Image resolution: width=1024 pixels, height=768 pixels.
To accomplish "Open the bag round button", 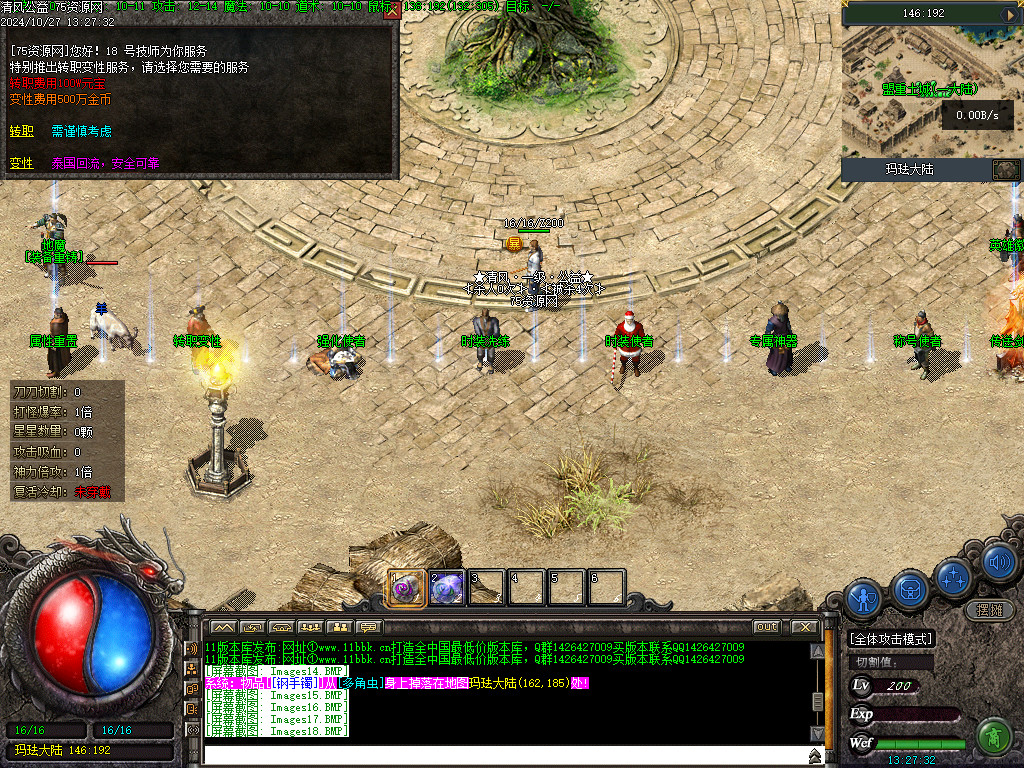I will [x=911, y=588].
